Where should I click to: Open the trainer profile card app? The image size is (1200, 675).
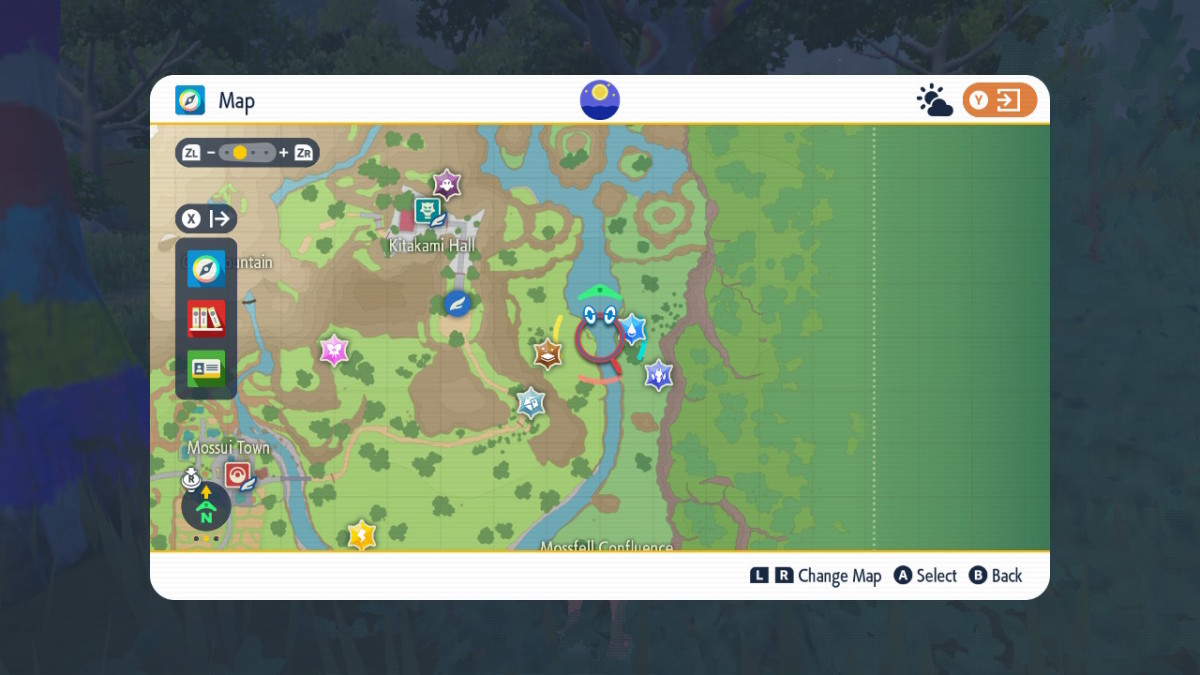[x=206, y=368]
